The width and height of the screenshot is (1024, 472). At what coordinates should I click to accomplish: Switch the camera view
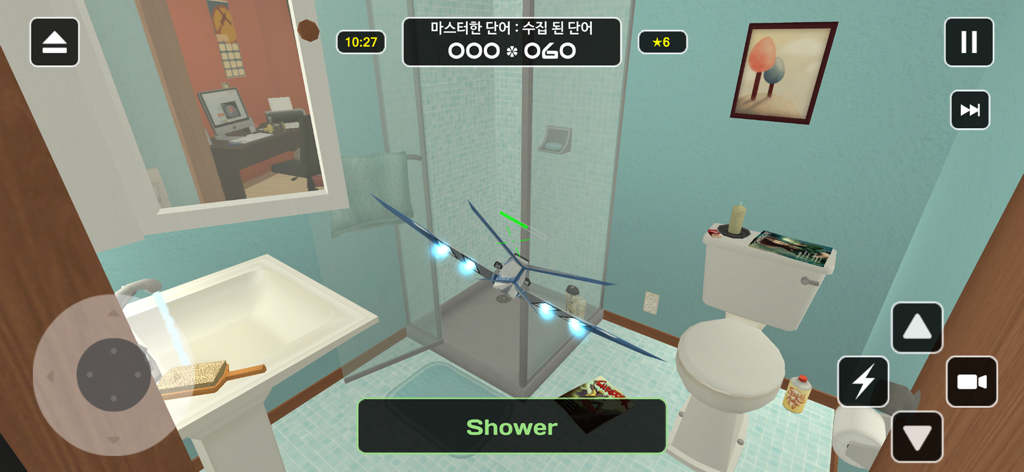[x=972, y=381]
